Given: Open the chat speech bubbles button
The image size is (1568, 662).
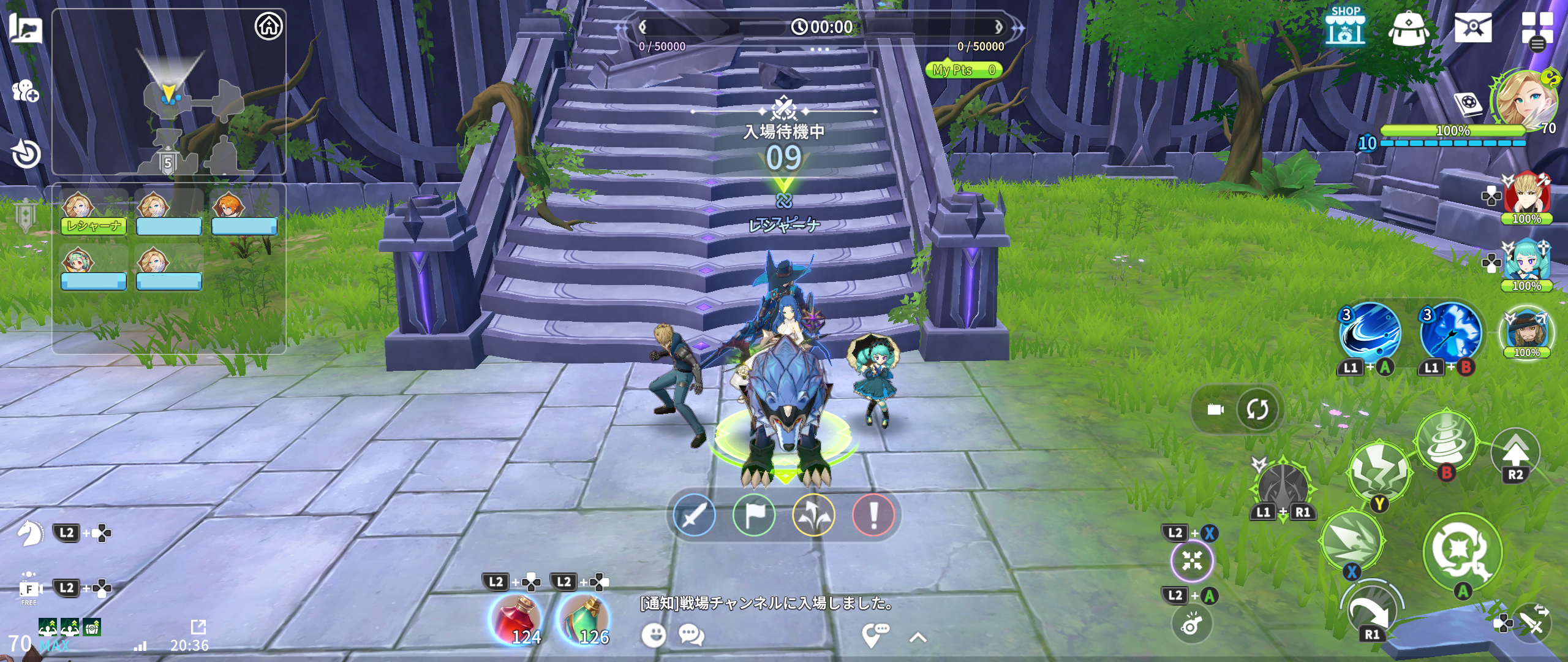Looking at the screenshot, I should [692, 635].
